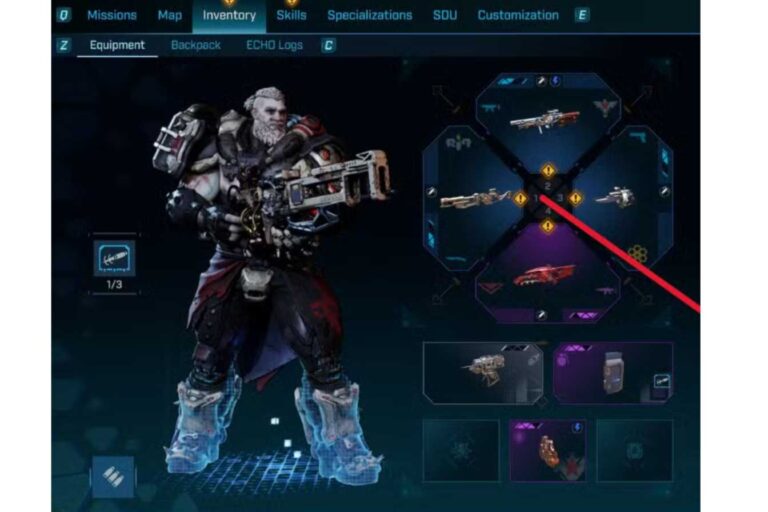Show the SDU tab
768x512 pixels.
(445, 15)
